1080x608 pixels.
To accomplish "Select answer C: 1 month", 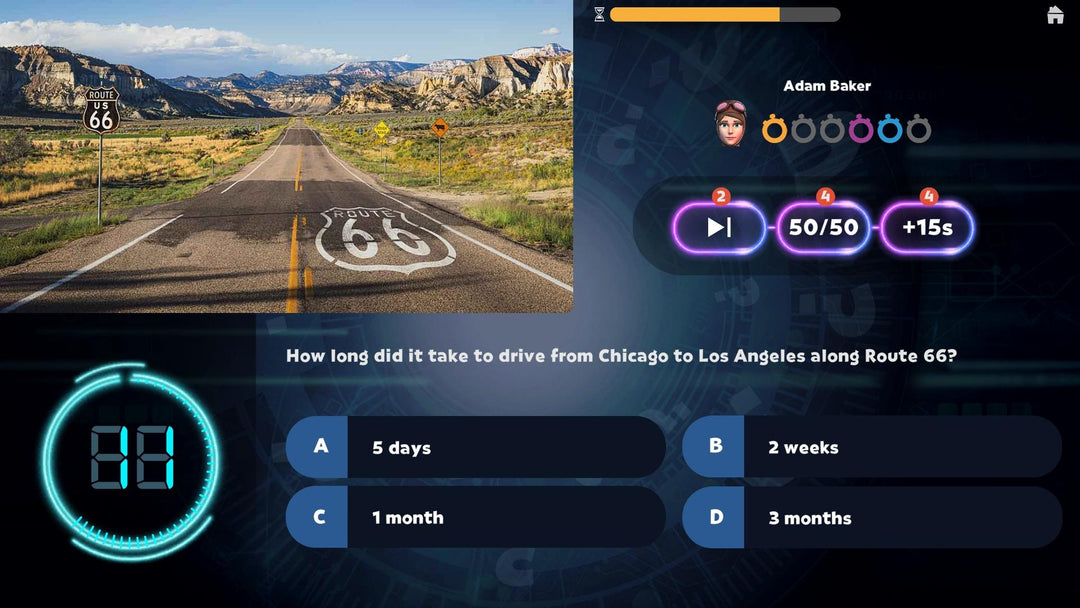I will click(x=476, y=517).
